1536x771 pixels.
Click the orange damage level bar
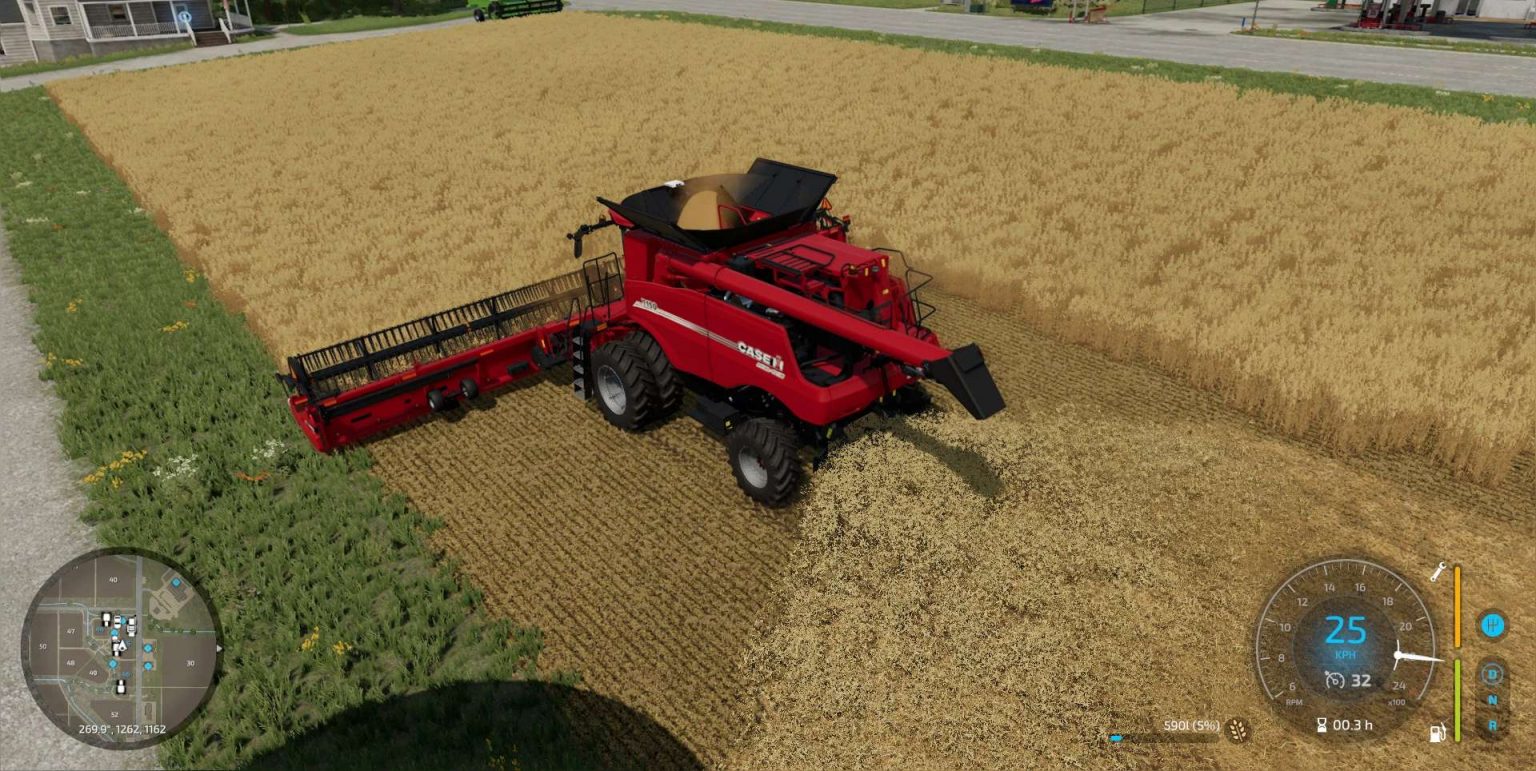1458,604
